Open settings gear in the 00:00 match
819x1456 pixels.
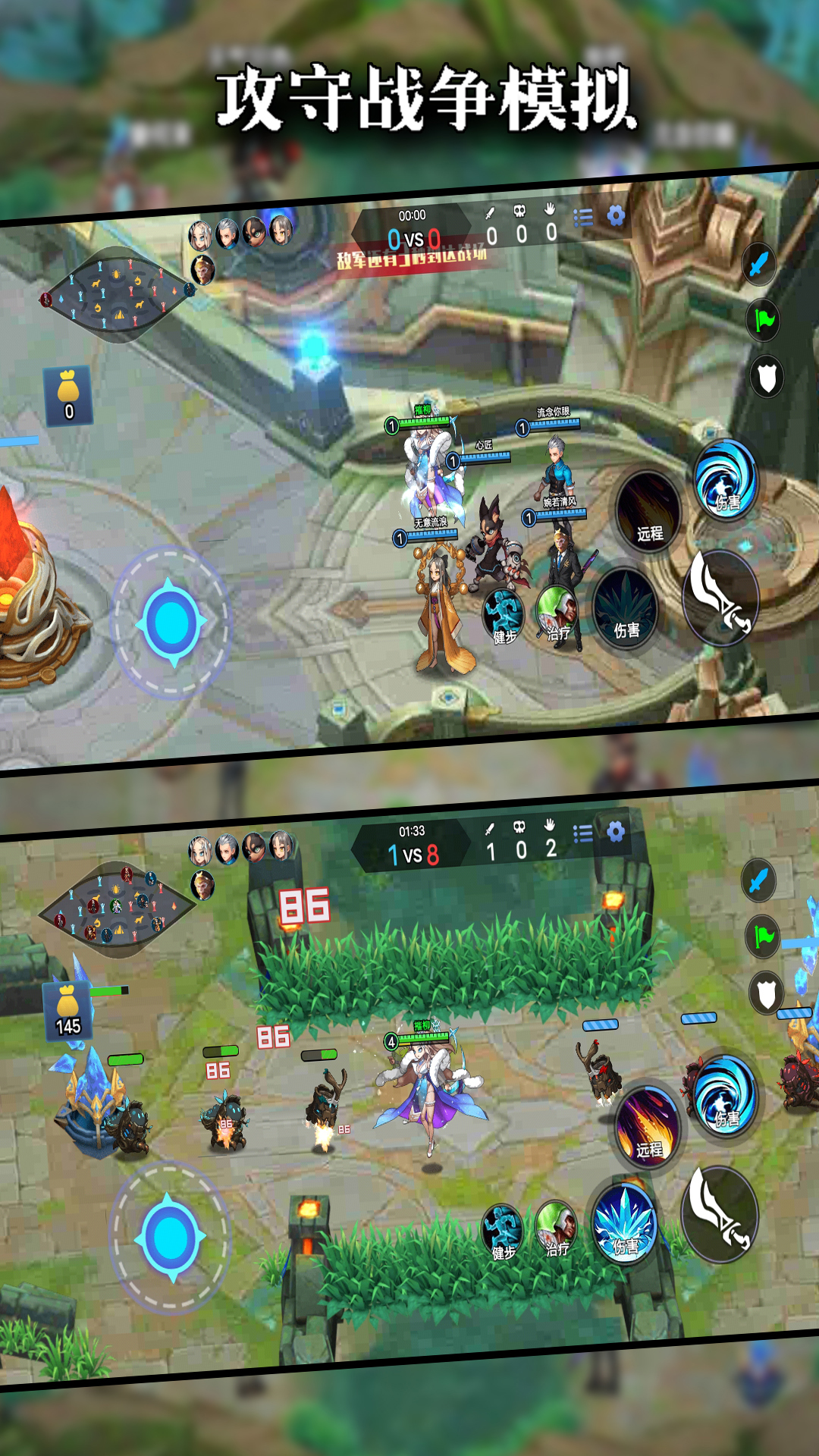tap(616, 216)
